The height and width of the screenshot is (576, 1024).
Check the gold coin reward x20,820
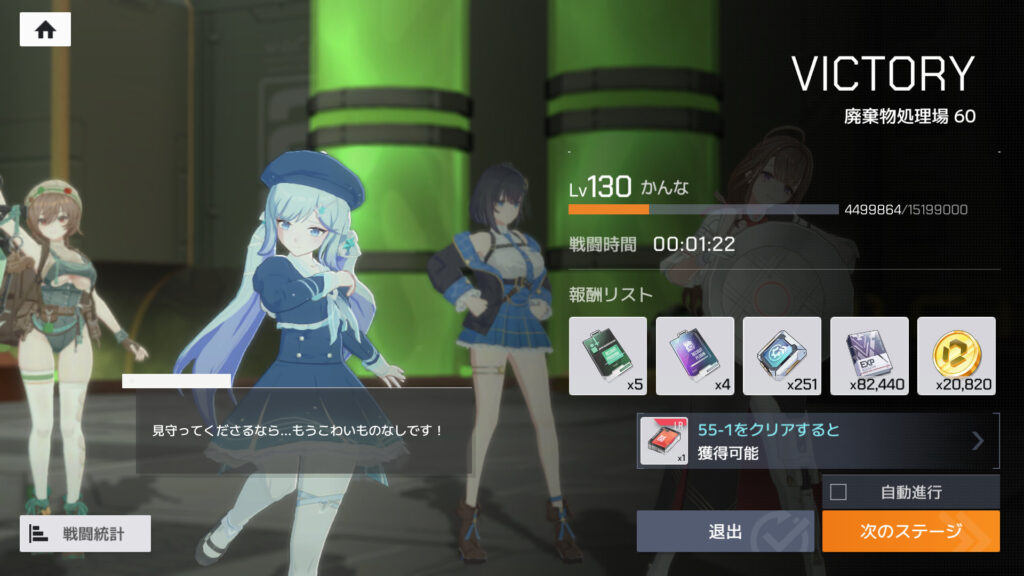pyautogui.click(x=956, y=356)
